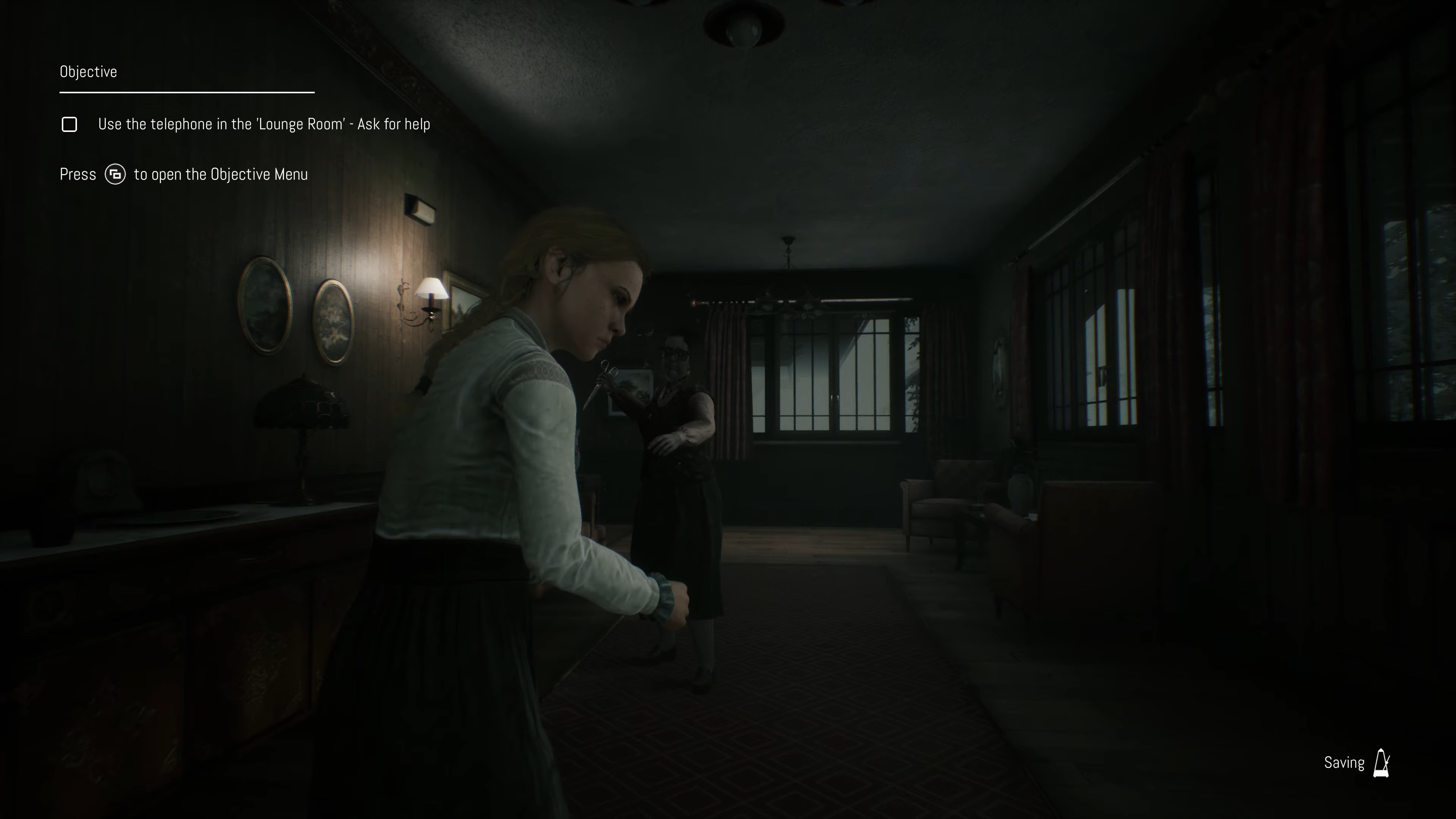Open the 'Press to open Objective Menu' entry
The width and height of the screenshot is (1456, 819).
click(184, 175)
